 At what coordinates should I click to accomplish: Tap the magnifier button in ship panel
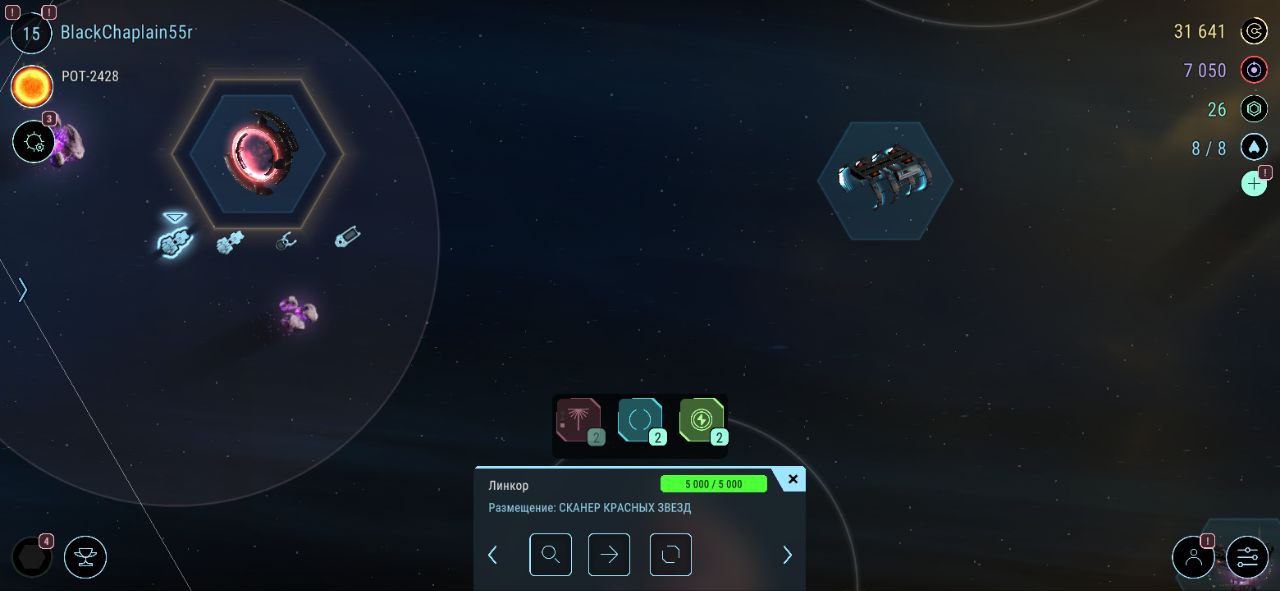point(550,555)
